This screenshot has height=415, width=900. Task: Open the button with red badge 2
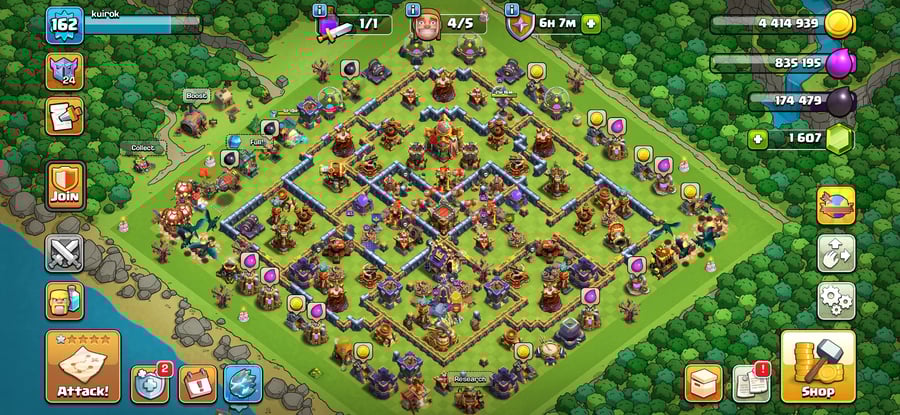pyautogui.click(x=150, y=383)
